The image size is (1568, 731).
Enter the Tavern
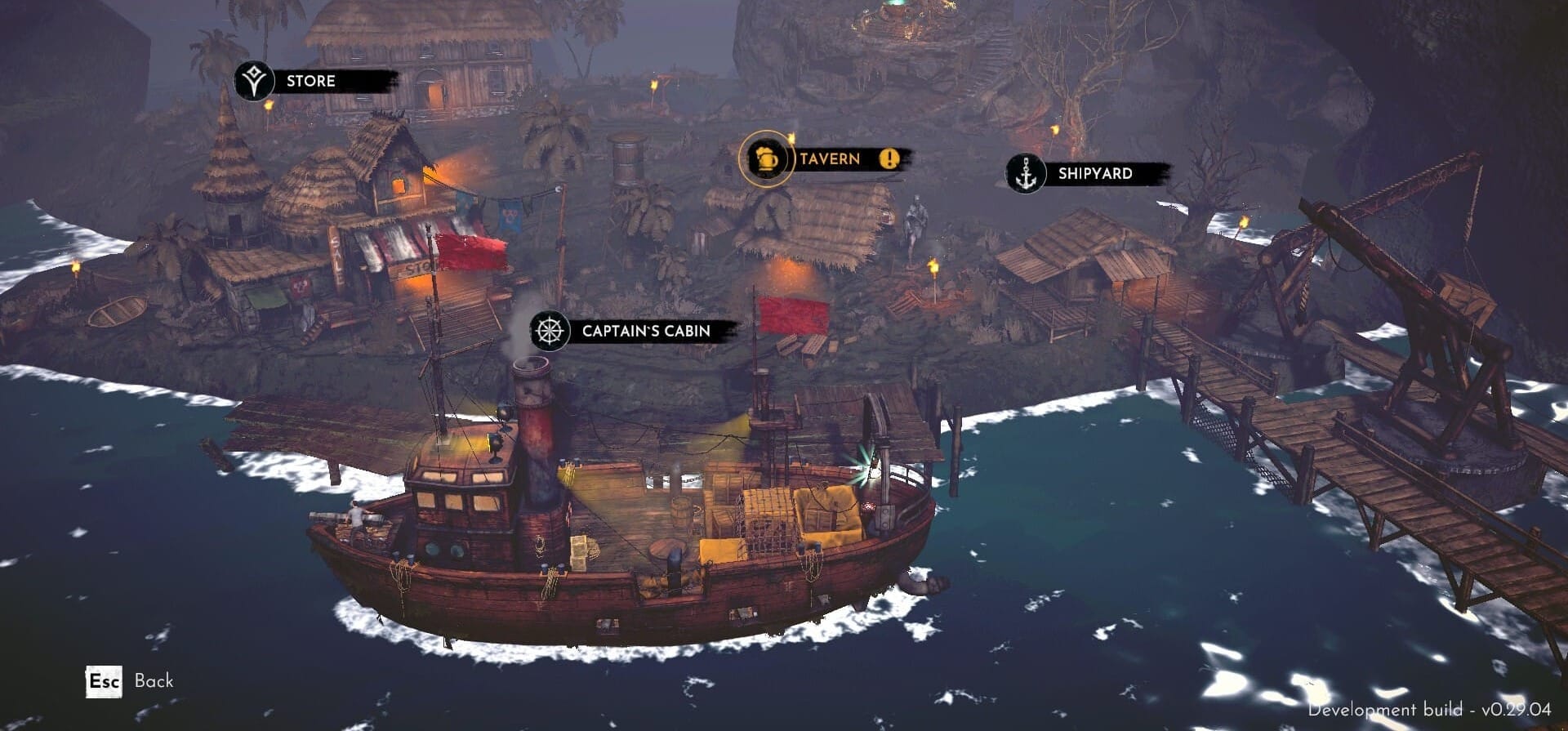click(830, 158)
